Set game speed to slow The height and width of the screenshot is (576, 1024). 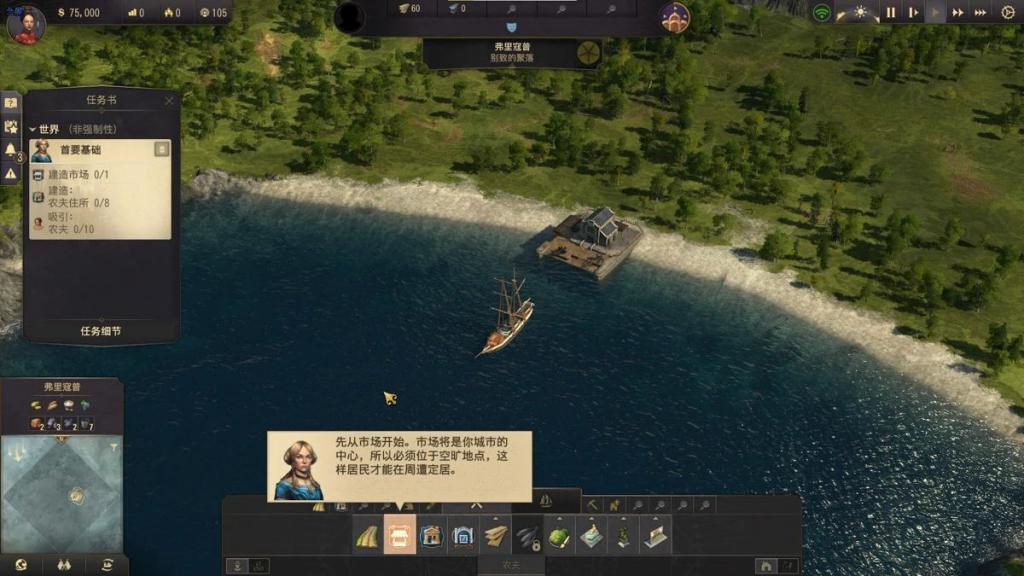click(x=913, y=13)
